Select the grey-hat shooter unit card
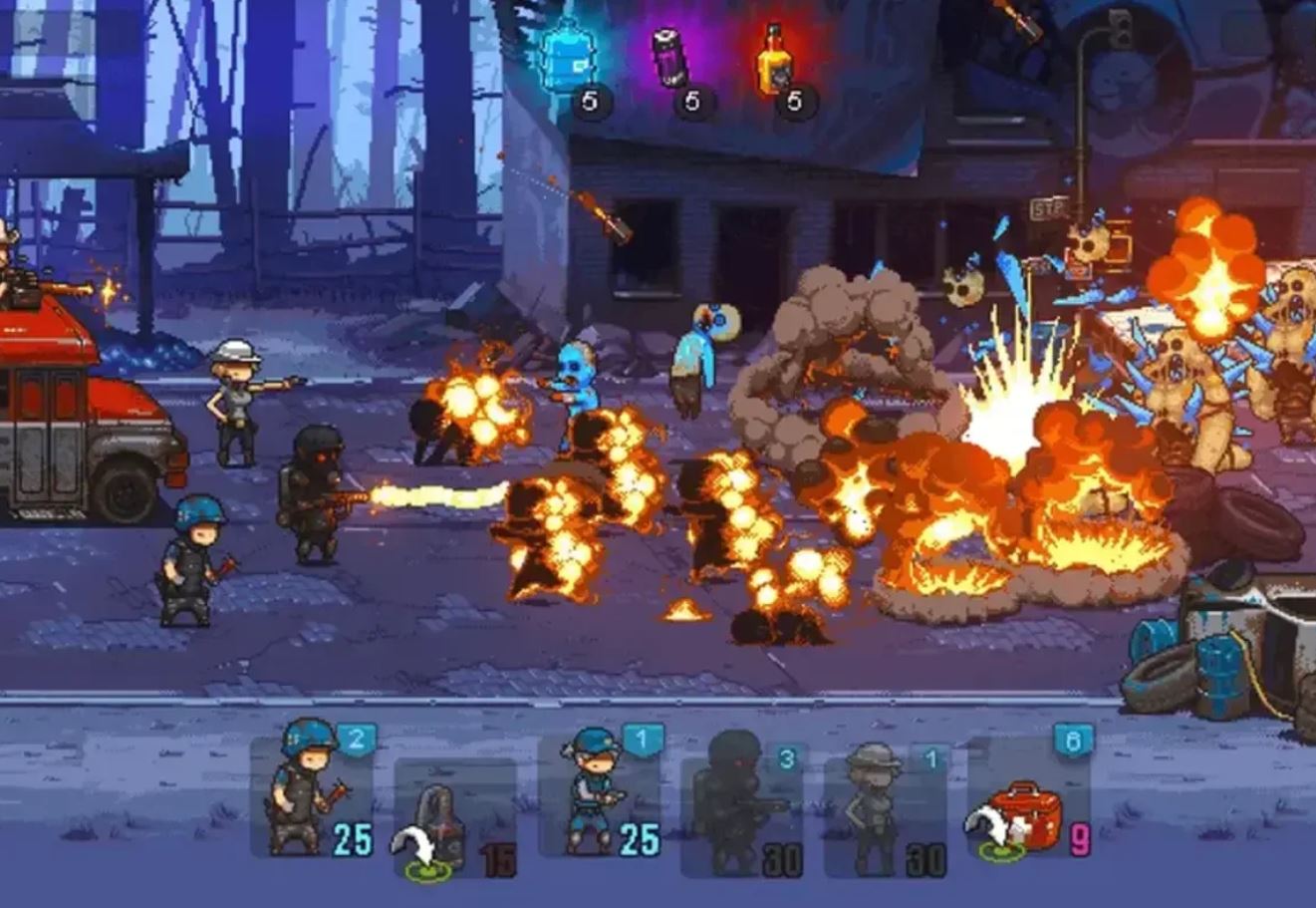1316x908 pixels. pos(885,809)
